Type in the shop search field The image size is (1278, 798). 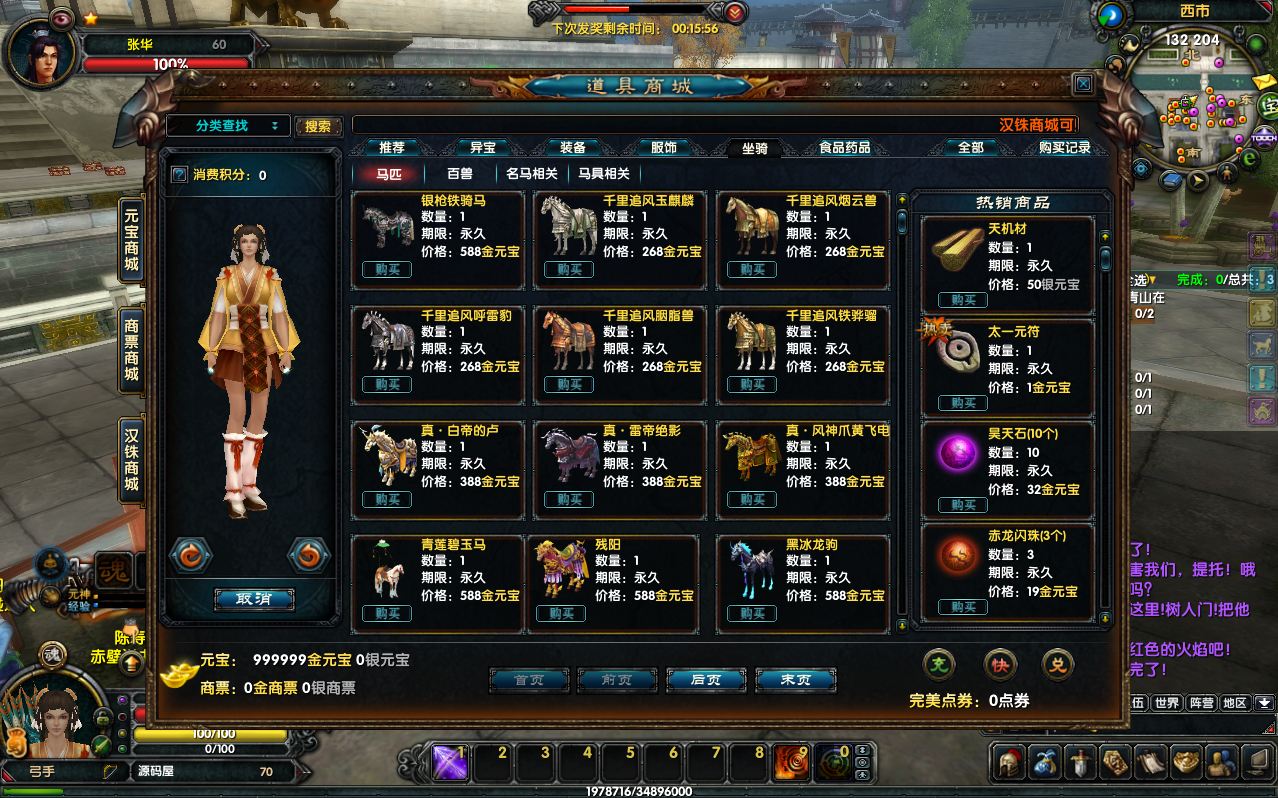click(670, 126)
